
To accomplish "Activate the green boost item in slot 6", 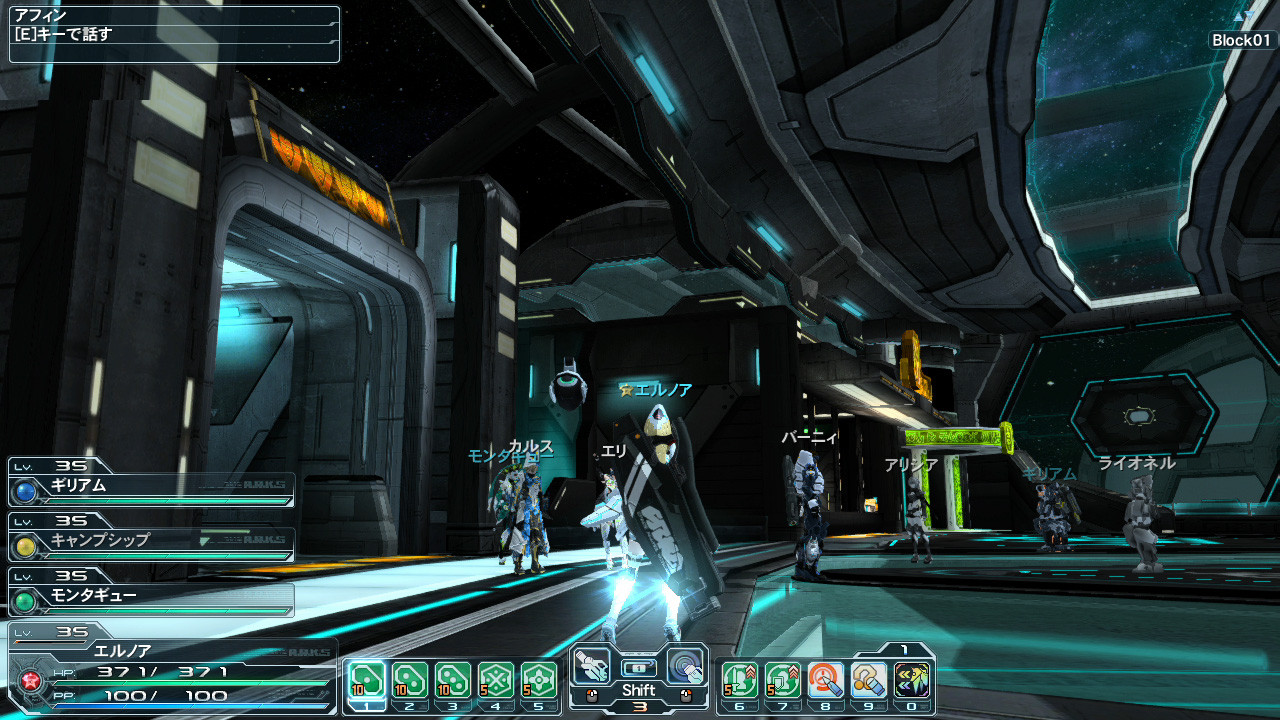I will tap(739, 680).
